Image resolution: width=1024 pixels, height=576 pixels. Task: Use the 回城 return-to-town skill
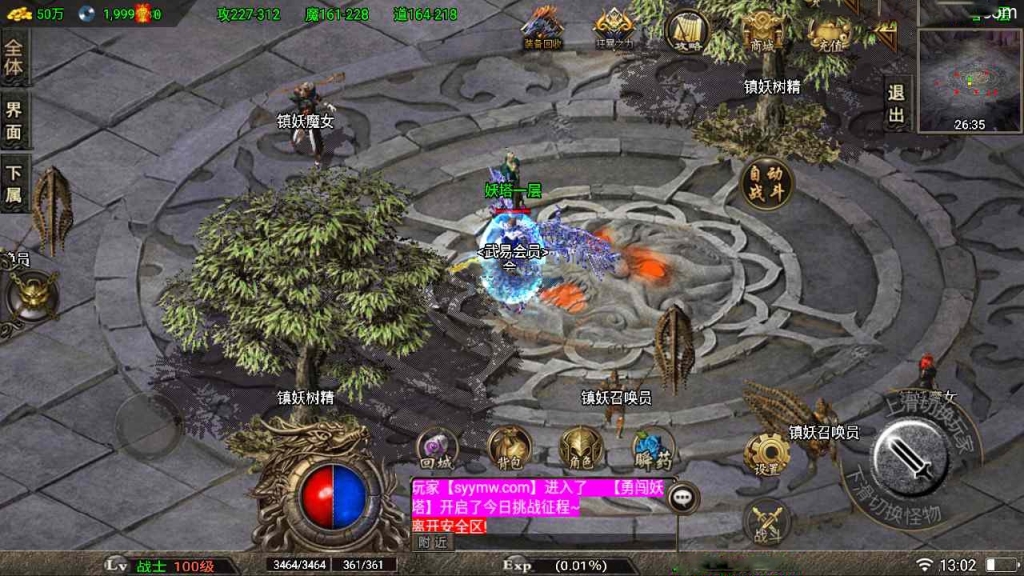click(x=438, y=449)
